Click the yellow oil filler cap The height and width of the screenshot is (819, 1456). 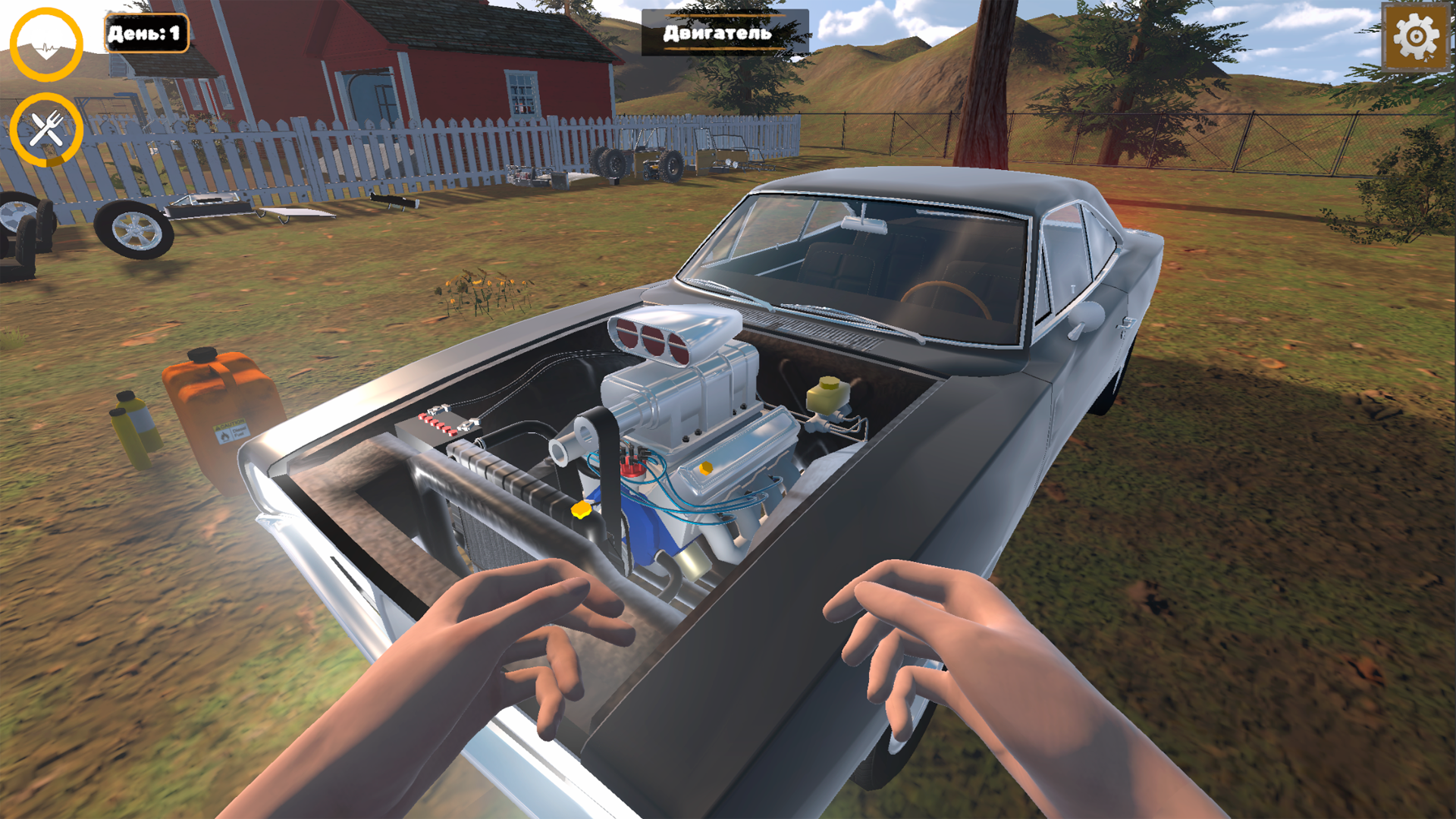tap(705, 468)
